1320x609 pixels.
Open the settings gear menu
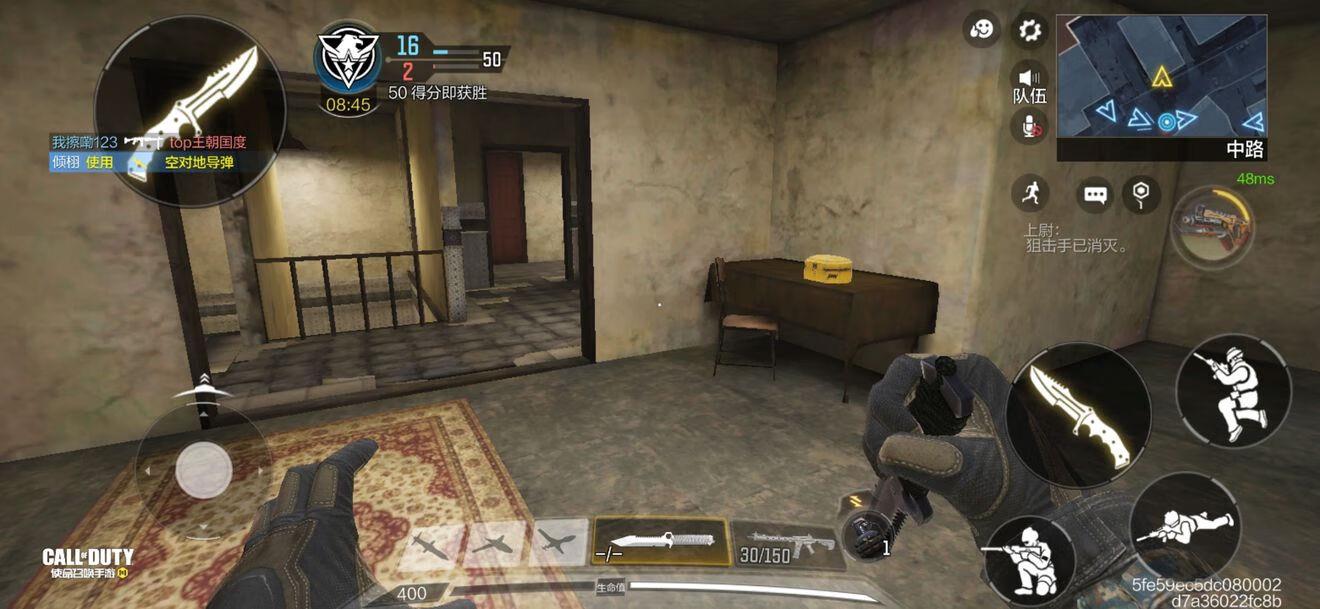(x=1029, y=29)
